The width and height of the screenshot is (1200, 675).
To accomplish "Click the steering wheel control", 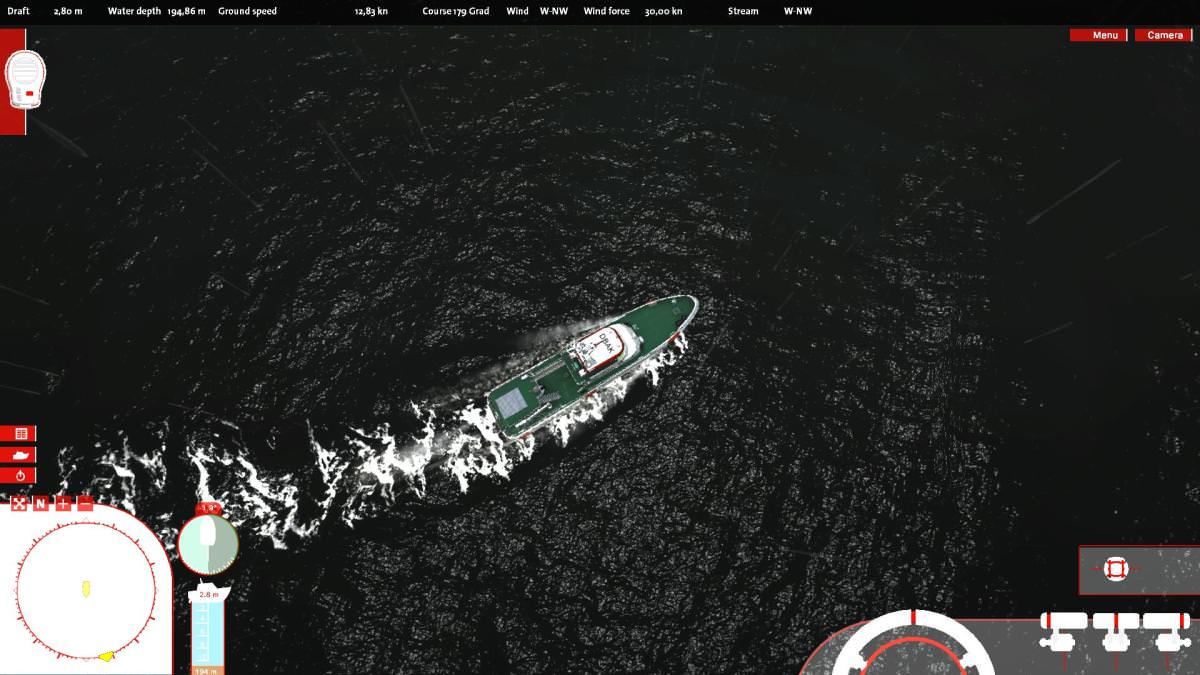I will (913, 645).
